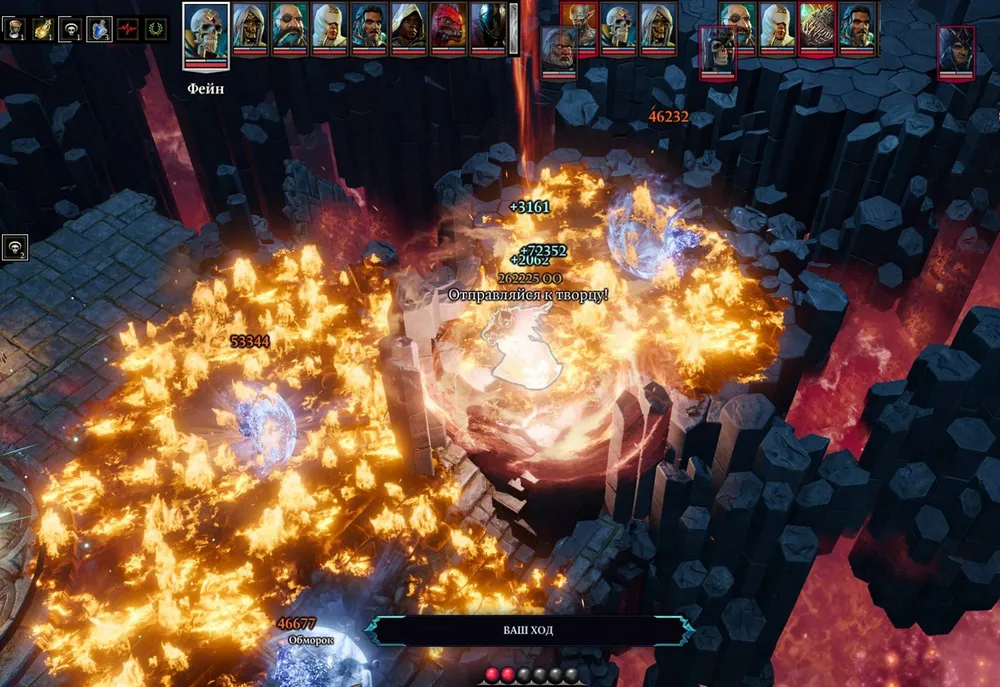Inspect the red heartbeat status icon
The image size is (1000, 687).
click(128, 29)
